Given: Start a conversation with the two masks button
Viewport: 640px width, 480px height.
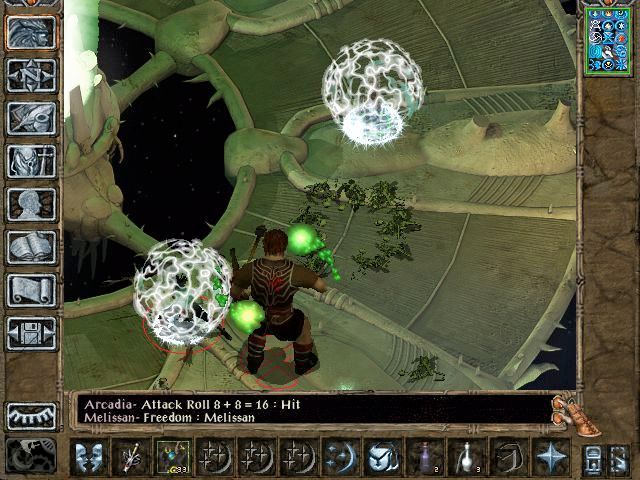Looking at the screenshot, I should coord(91,456).
